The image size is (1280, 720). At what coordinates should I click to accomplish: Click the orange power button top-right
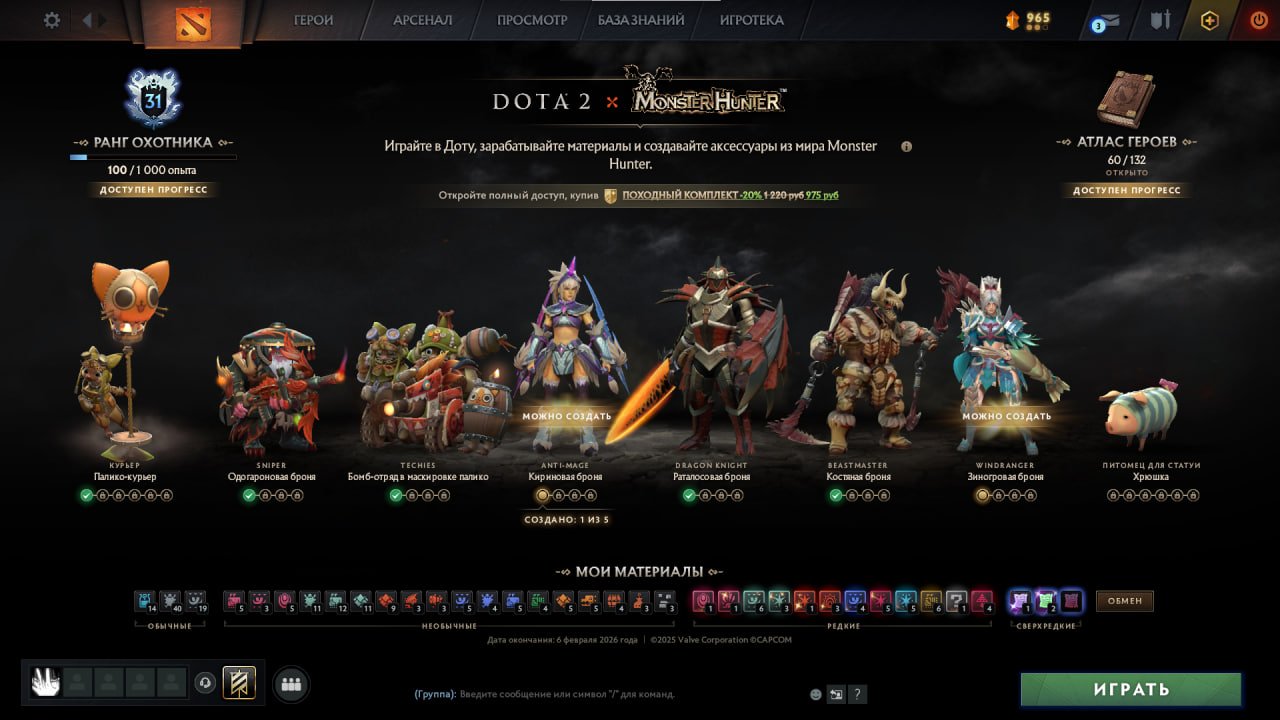click(1258, 19)
